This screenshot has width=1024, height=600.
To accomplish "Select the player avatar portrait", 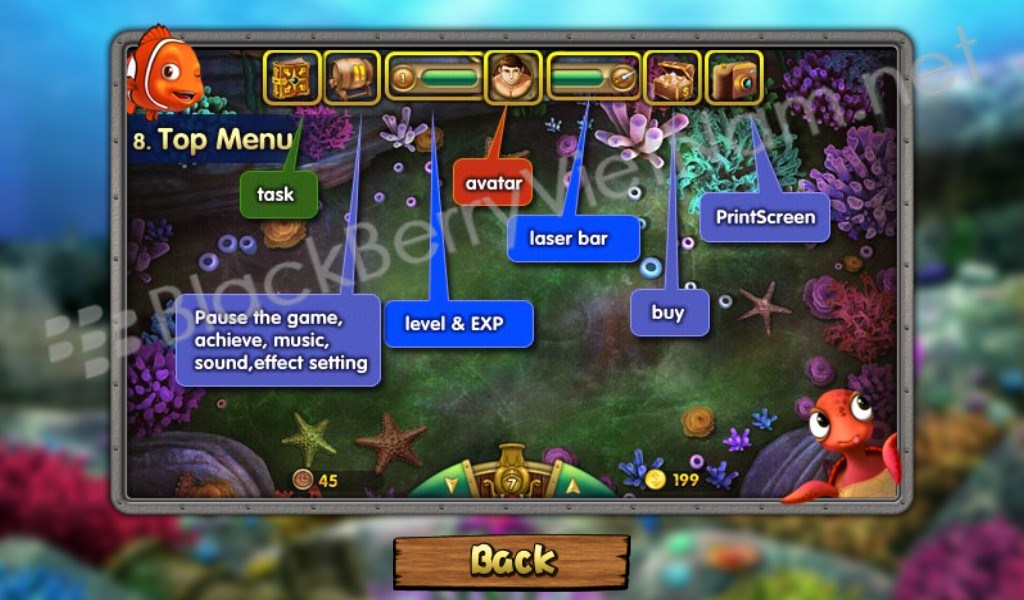I will click(513, 78).
